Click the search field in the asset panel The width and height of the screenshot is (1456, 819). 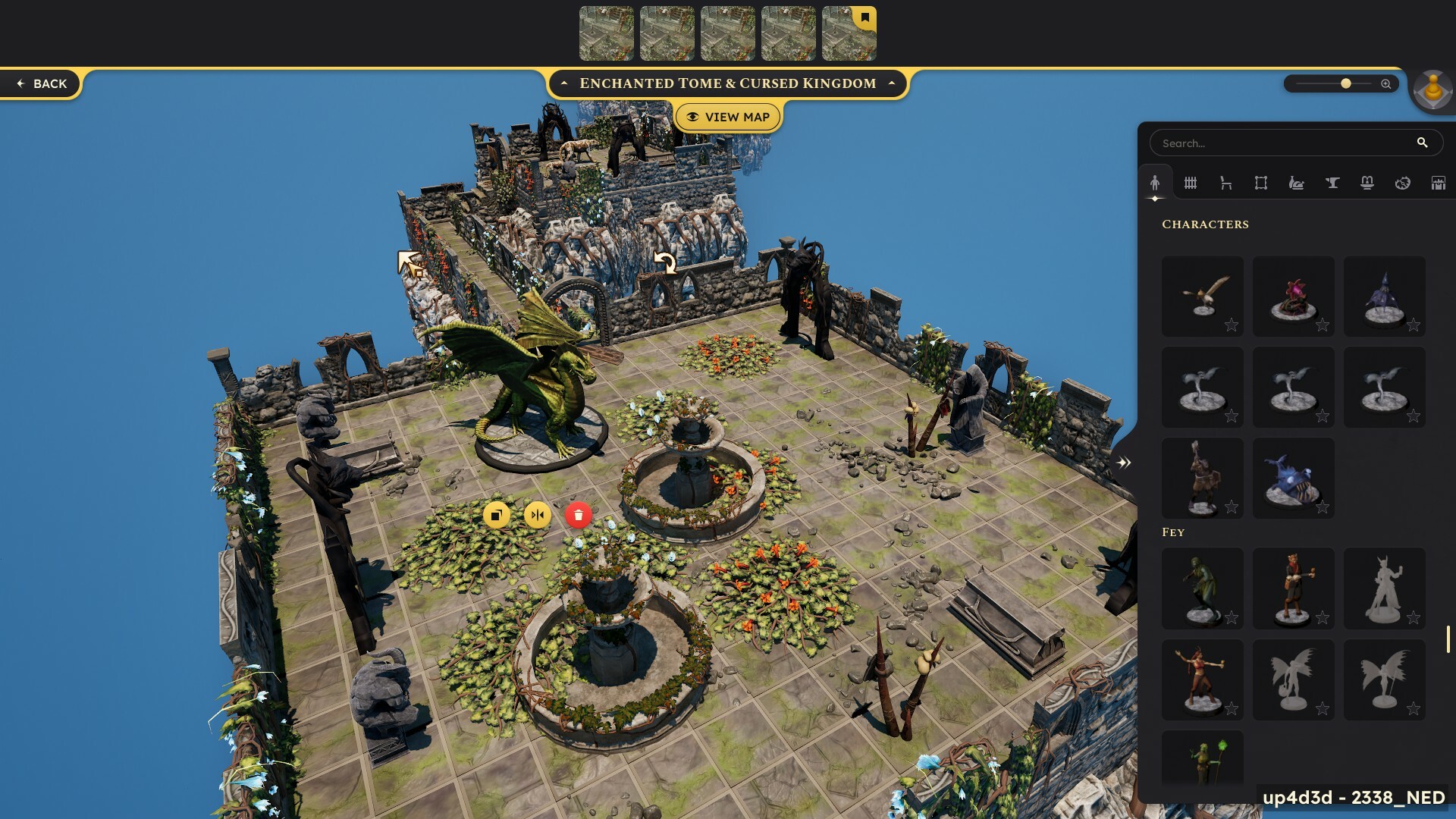1289,143
